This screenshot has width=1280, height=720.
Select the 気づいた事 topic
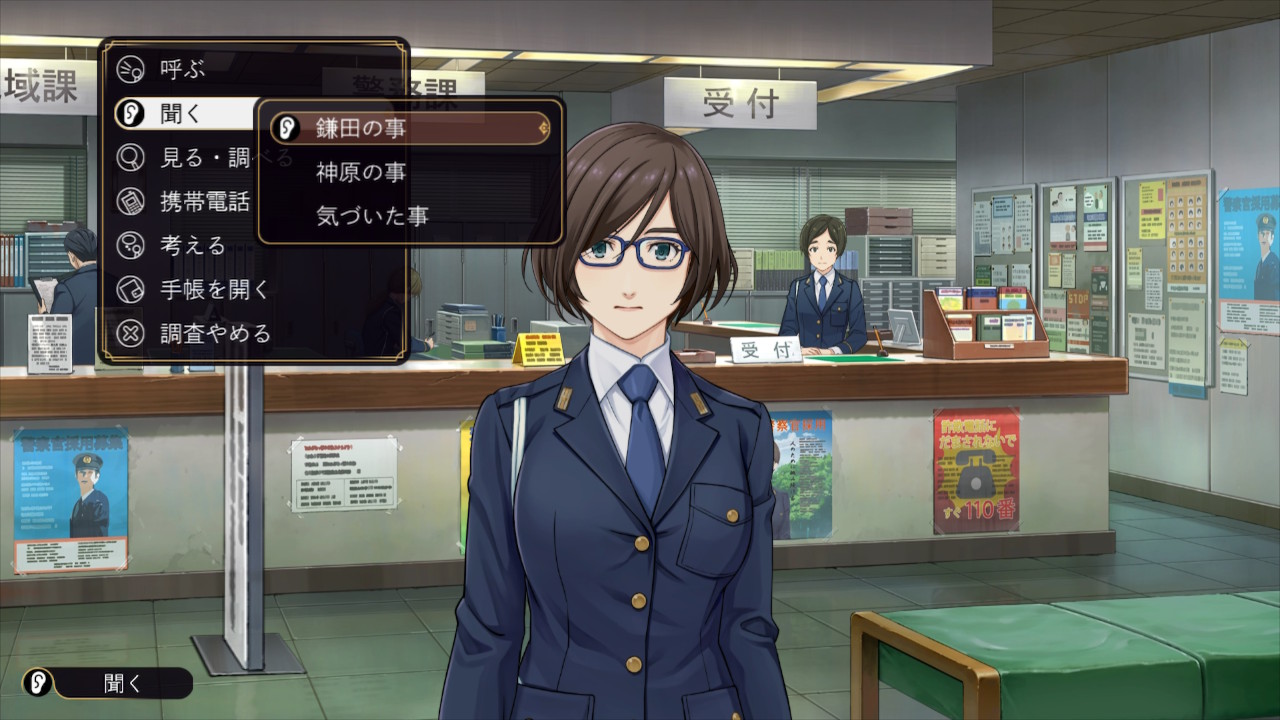372,215
